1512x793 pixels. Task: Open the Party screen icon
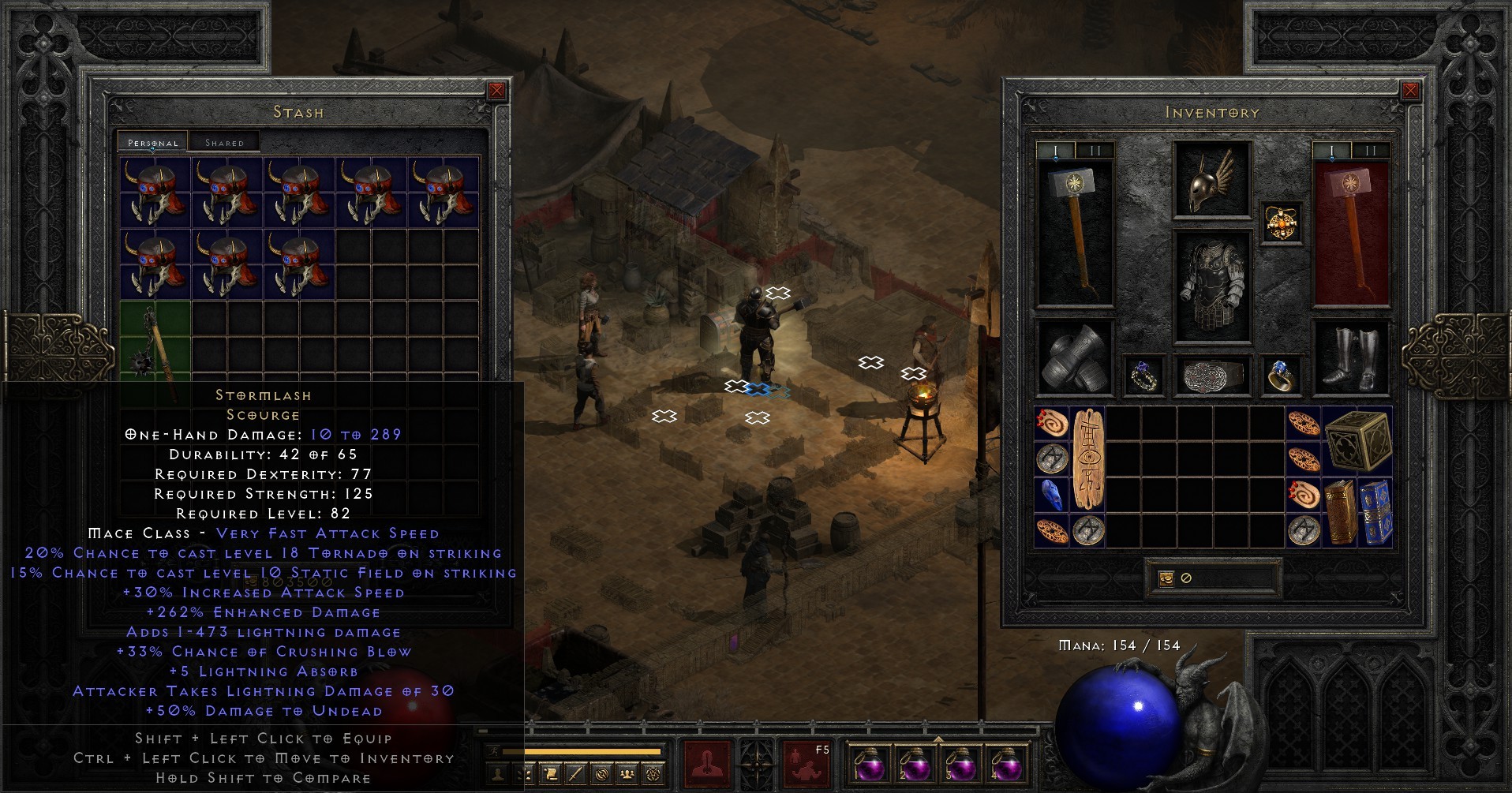pyautogui.click(x=628, y=774)
